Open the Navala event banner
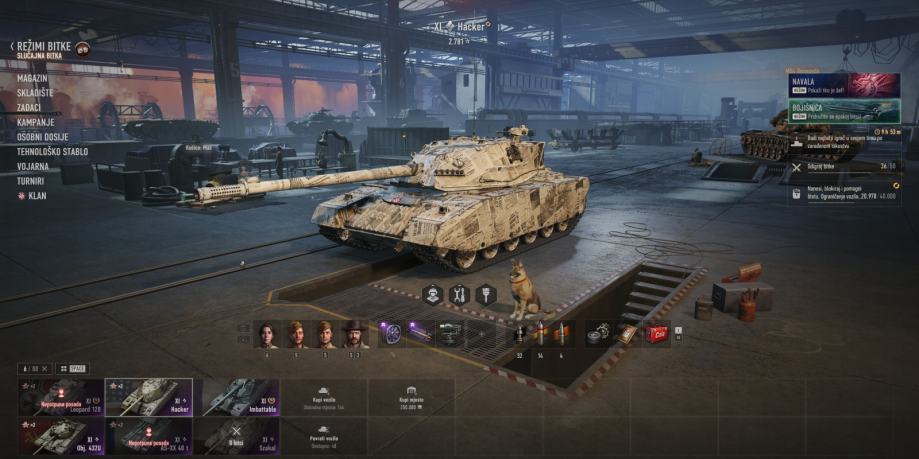Viewport: 919px width, 459px height. [x=830, y=84]
